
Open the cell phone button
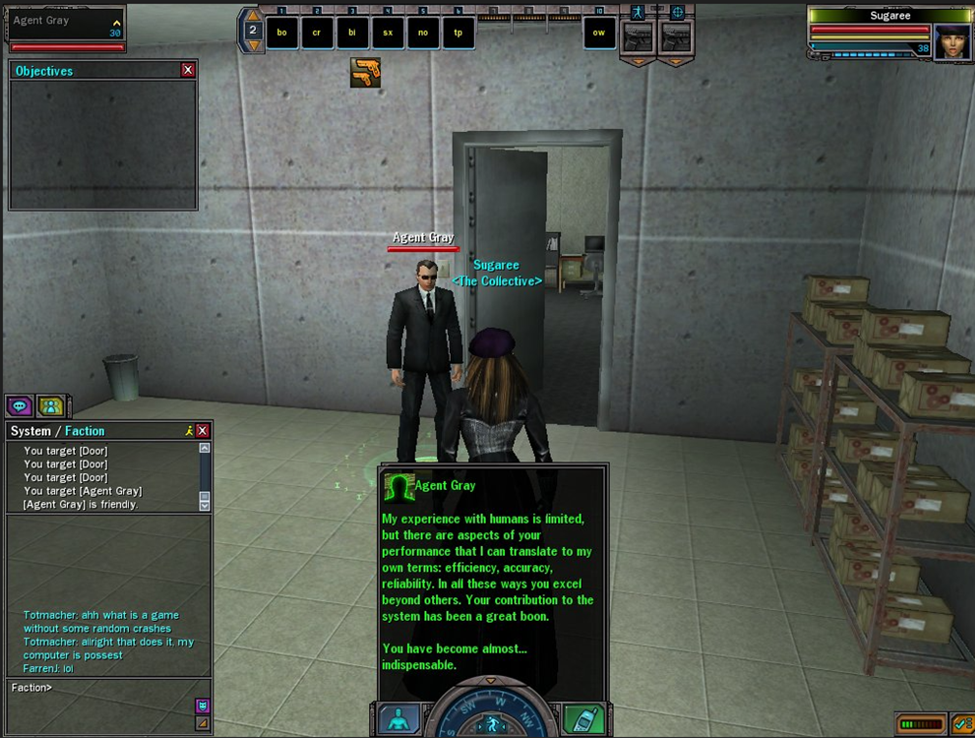coord(581,720)
